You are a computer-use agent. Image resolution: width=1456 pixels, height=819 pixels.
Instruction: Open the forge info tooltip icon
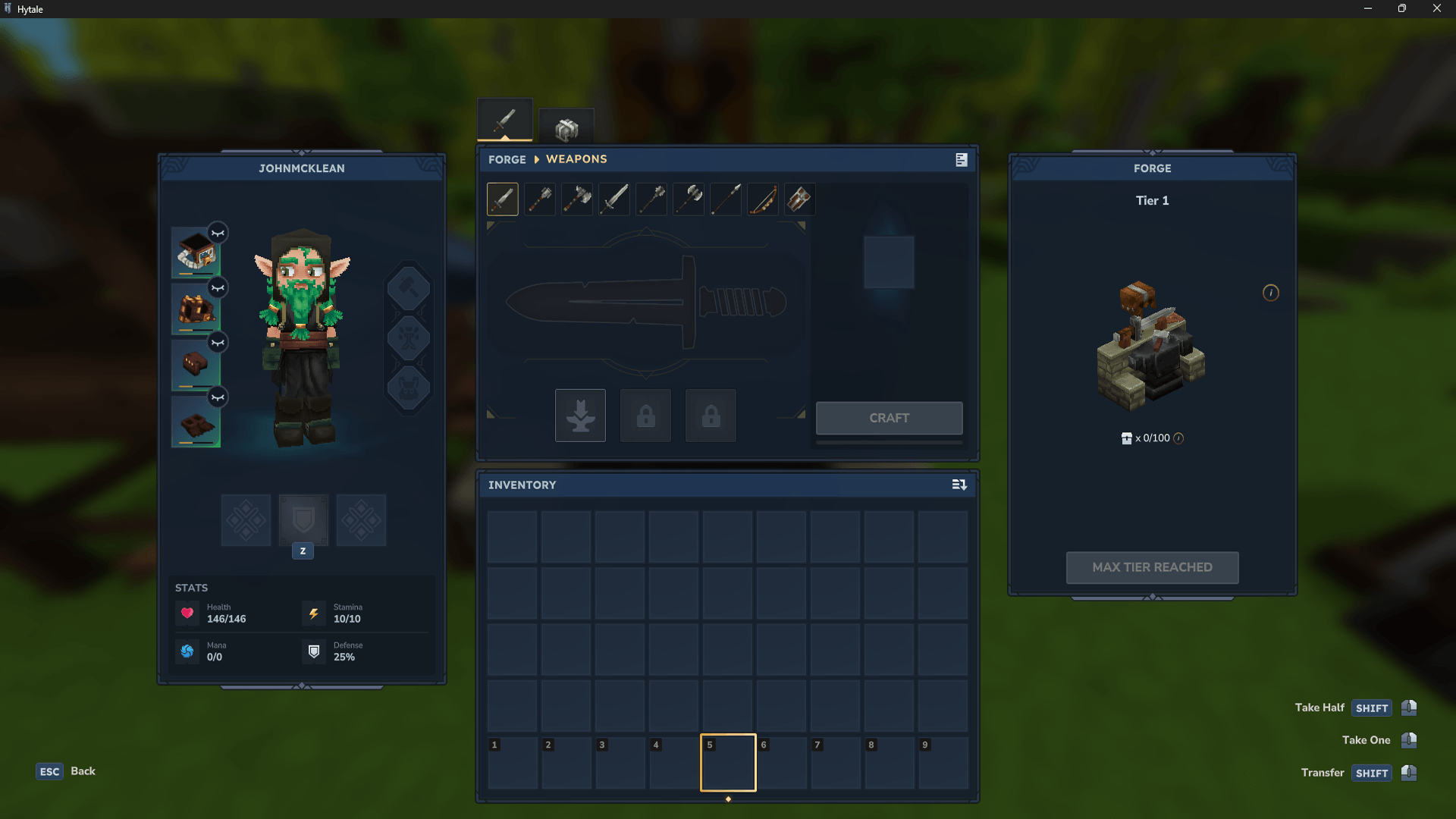coord(1271,293)
